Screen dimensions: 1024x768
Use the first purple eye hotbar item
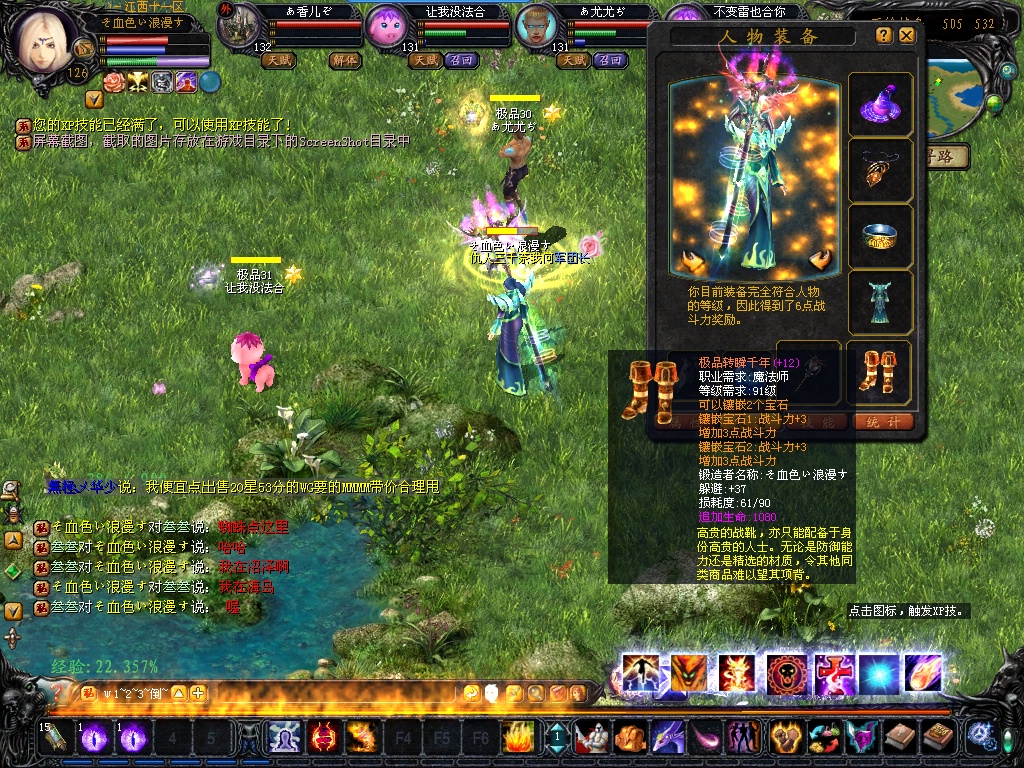95,738
